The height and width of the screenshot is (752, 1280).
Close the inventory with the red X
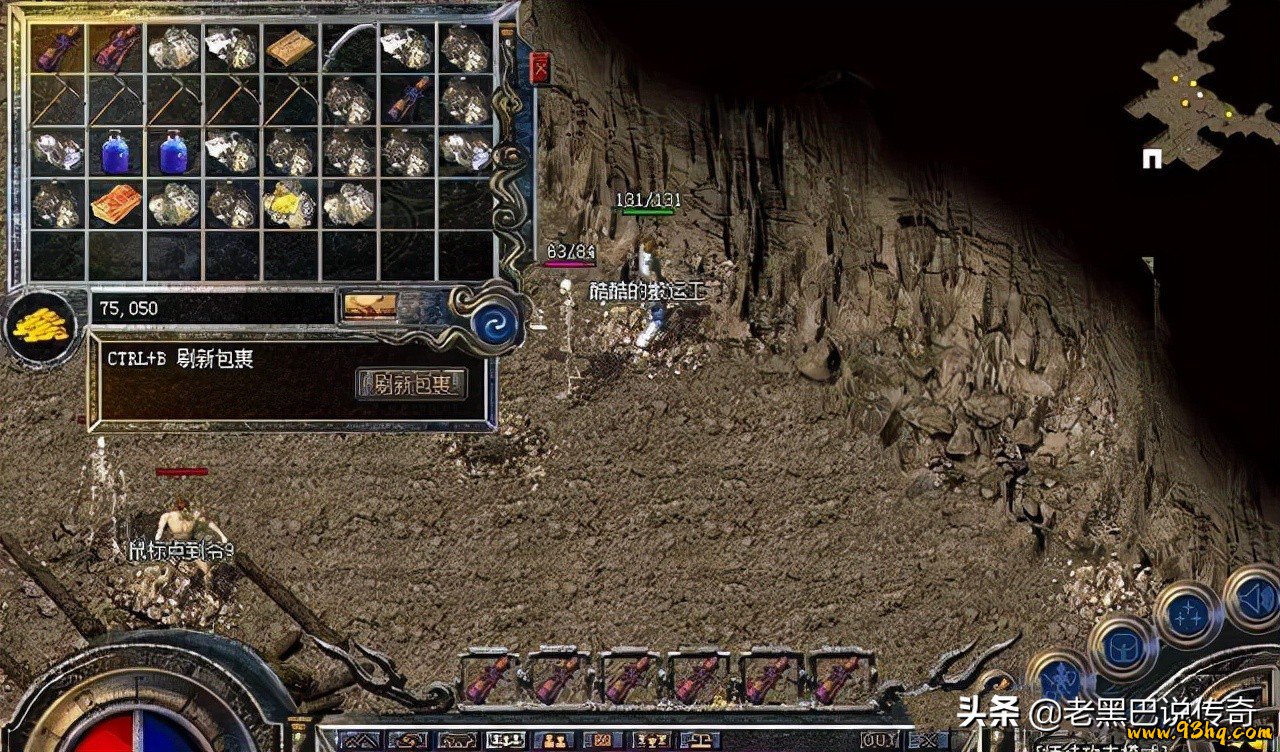[541, 68]
